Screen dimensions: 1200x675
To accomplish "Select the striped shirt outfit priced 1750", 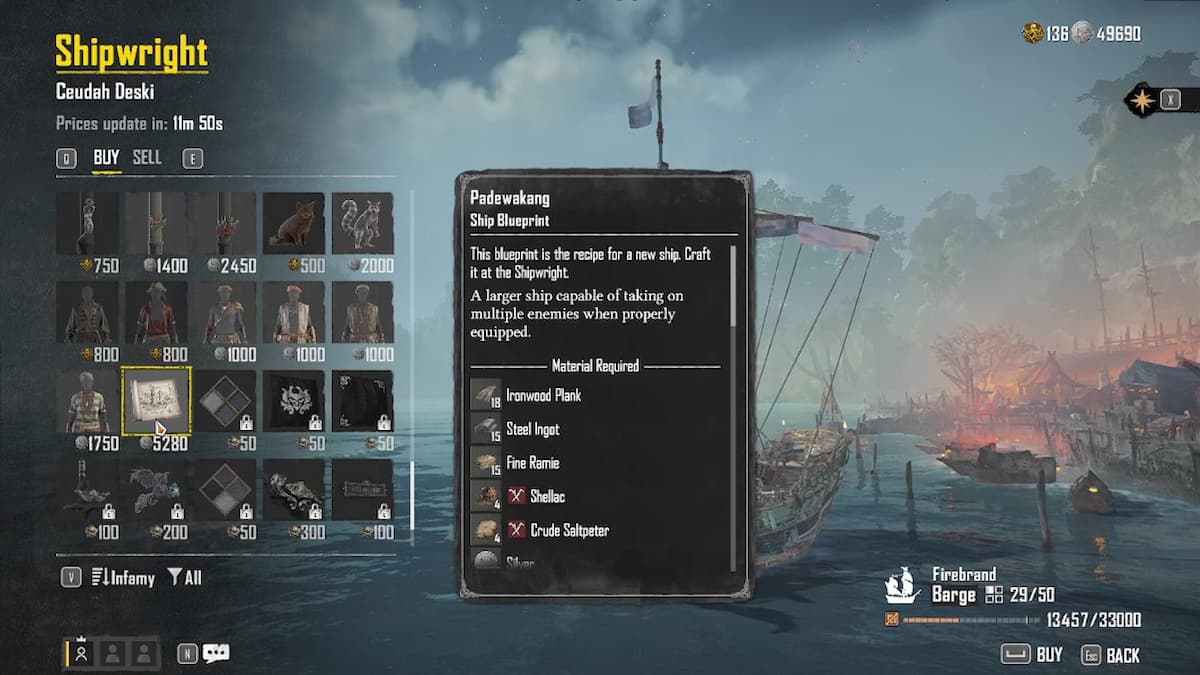I will (87, 402).
